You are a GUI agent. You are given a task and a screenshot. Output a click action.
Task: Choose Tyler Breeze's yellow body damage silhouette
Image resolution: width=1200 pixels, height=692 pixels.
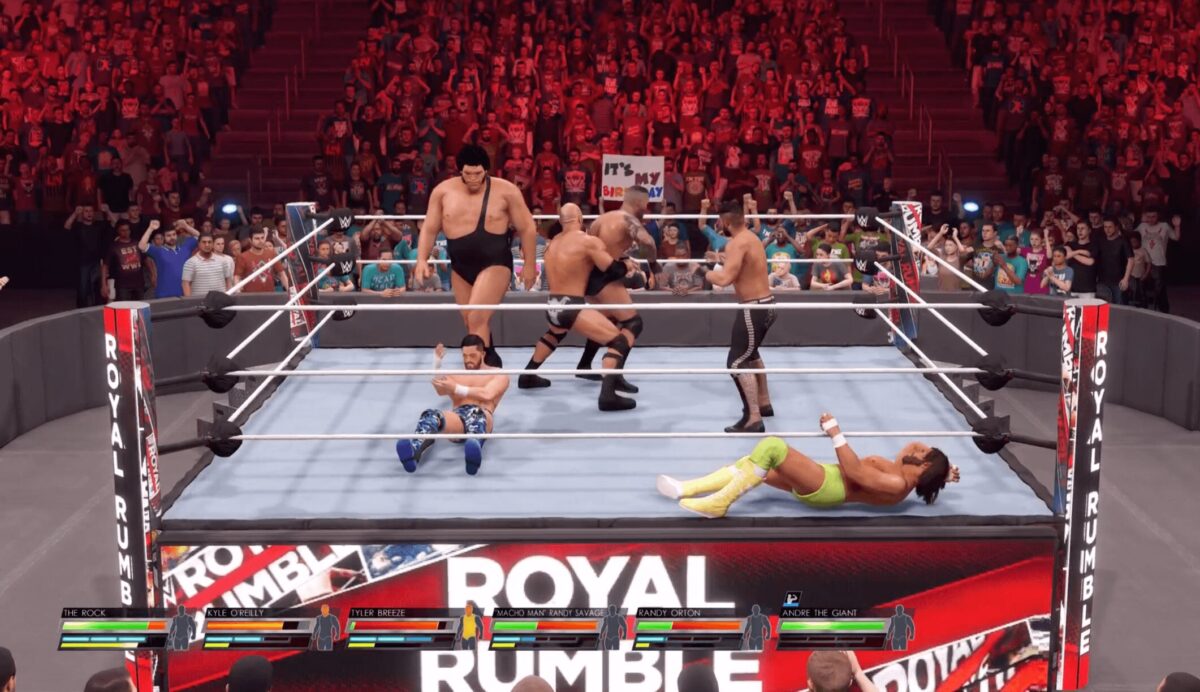point(469,628)
